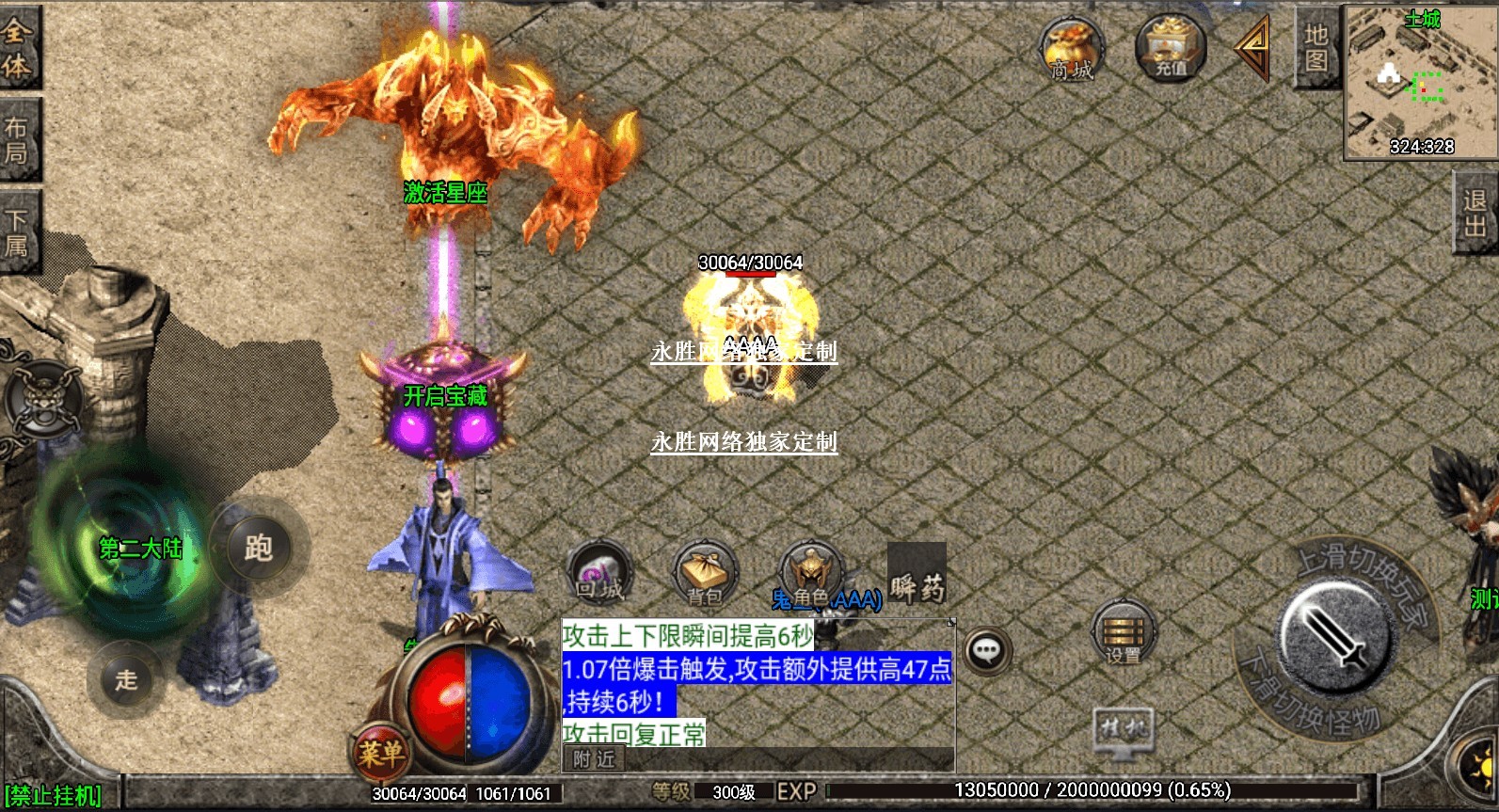Use the 瞬药 instant potion button
The image size is (1499, 812).
pos(917,575)
